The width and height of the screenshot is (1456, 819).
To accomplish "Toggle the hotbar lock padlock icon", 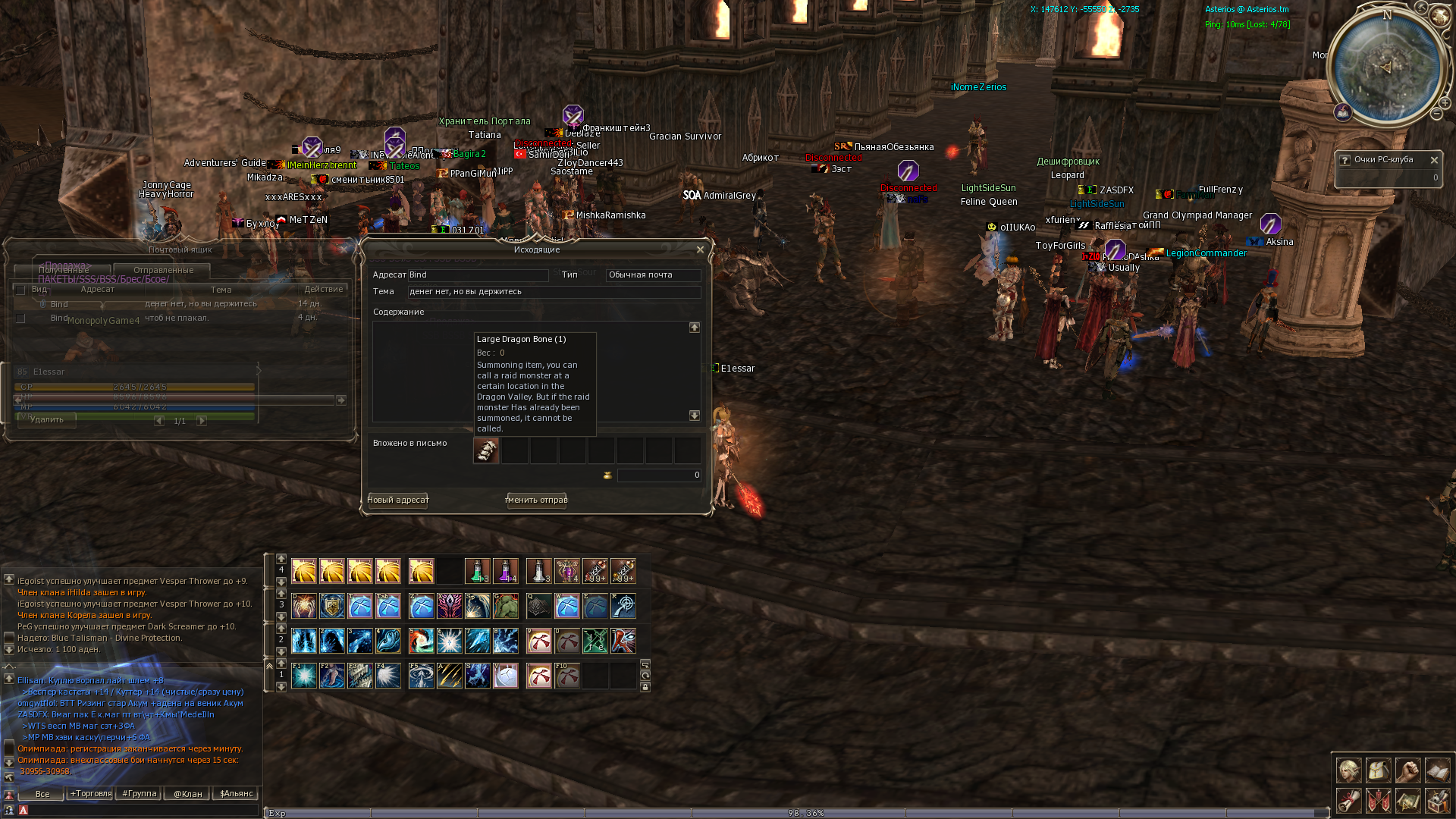I will [645, 687].
